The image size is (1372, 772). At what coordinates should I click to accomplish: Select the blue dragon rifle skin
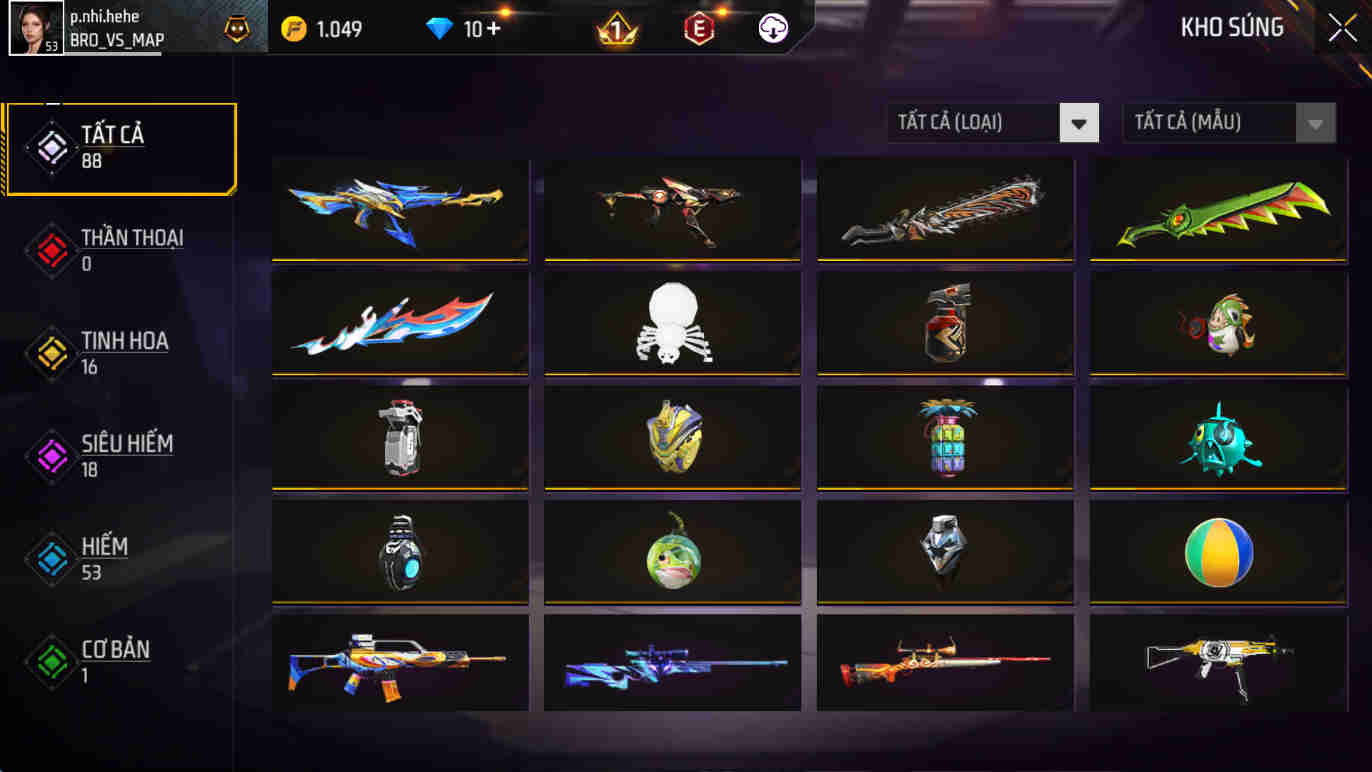(399, 209)
